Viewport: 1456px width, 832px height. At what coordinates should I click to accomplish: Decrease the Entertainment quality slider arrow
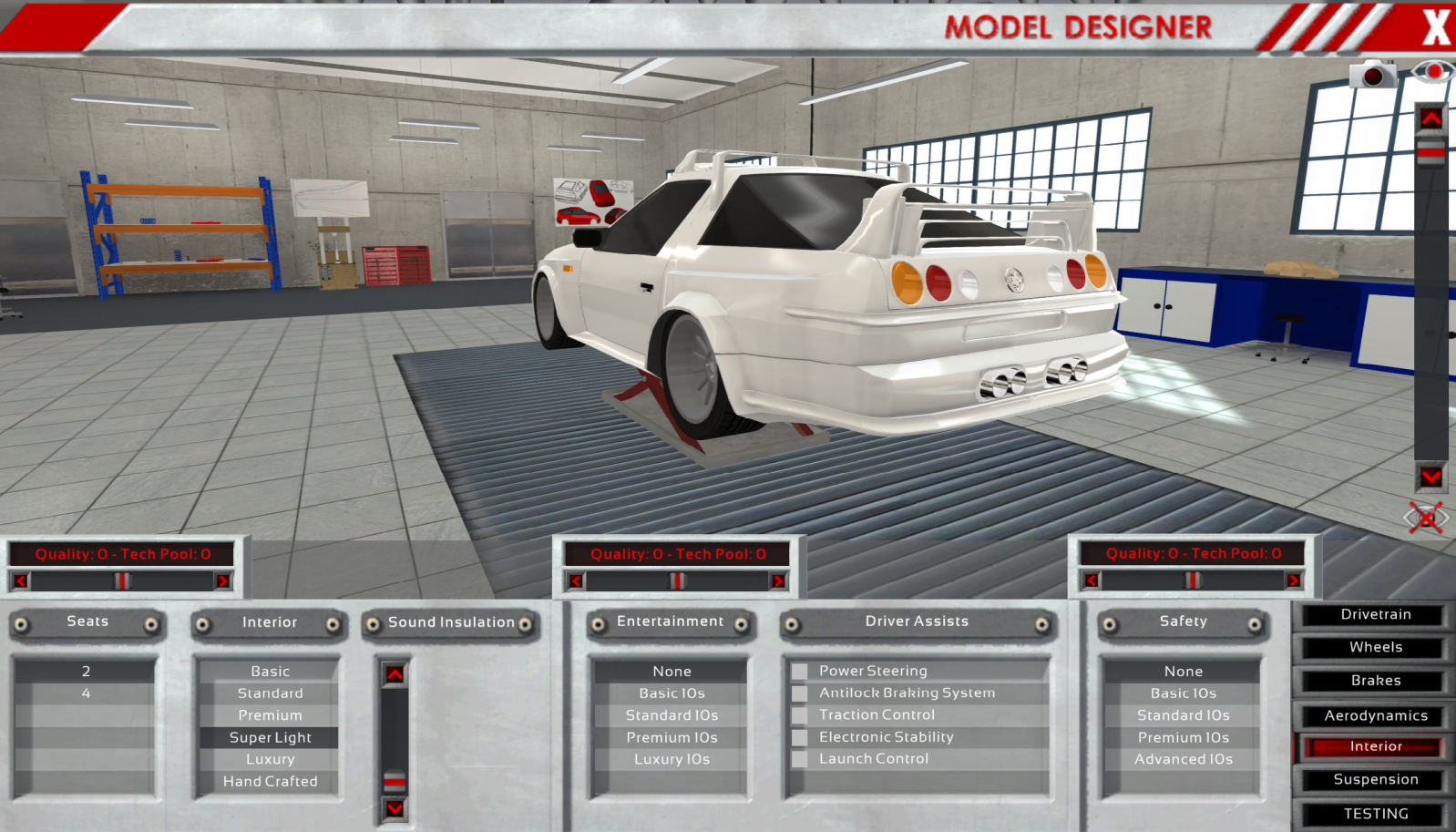pyautogui.click(x=576, y=580)
